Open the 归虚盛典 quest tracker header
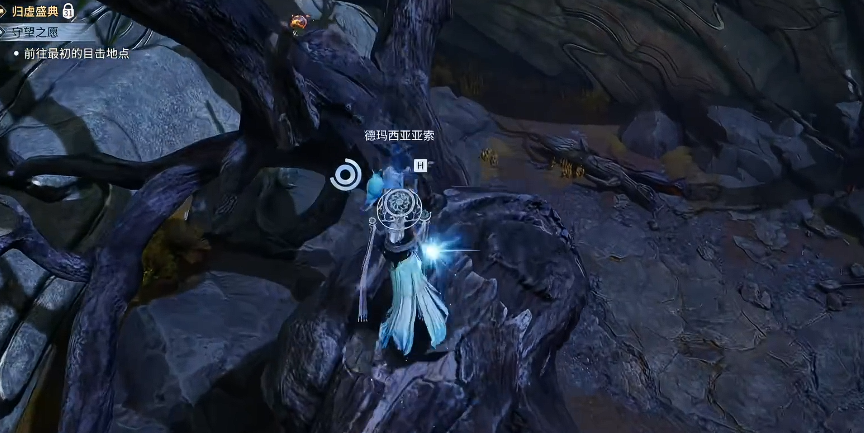Image resolution: width=864 pixels, height=433 pixels. [35, 11]
